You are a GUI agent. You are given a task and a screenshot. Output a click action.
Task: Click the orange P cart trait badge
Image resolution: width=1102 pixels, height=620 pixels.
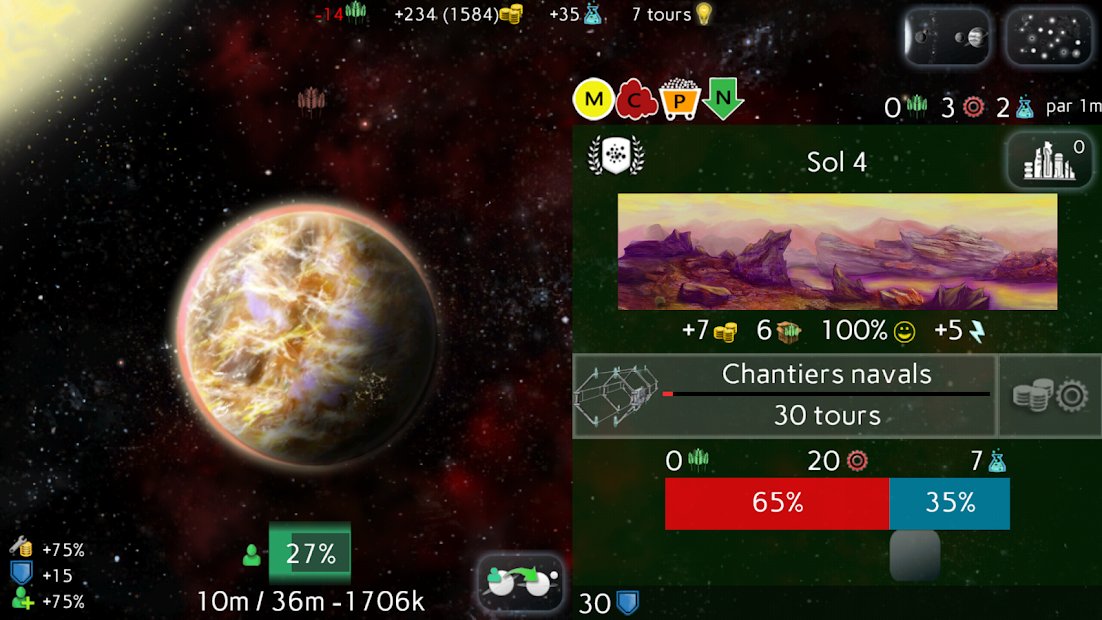click(x=678, y=100)
